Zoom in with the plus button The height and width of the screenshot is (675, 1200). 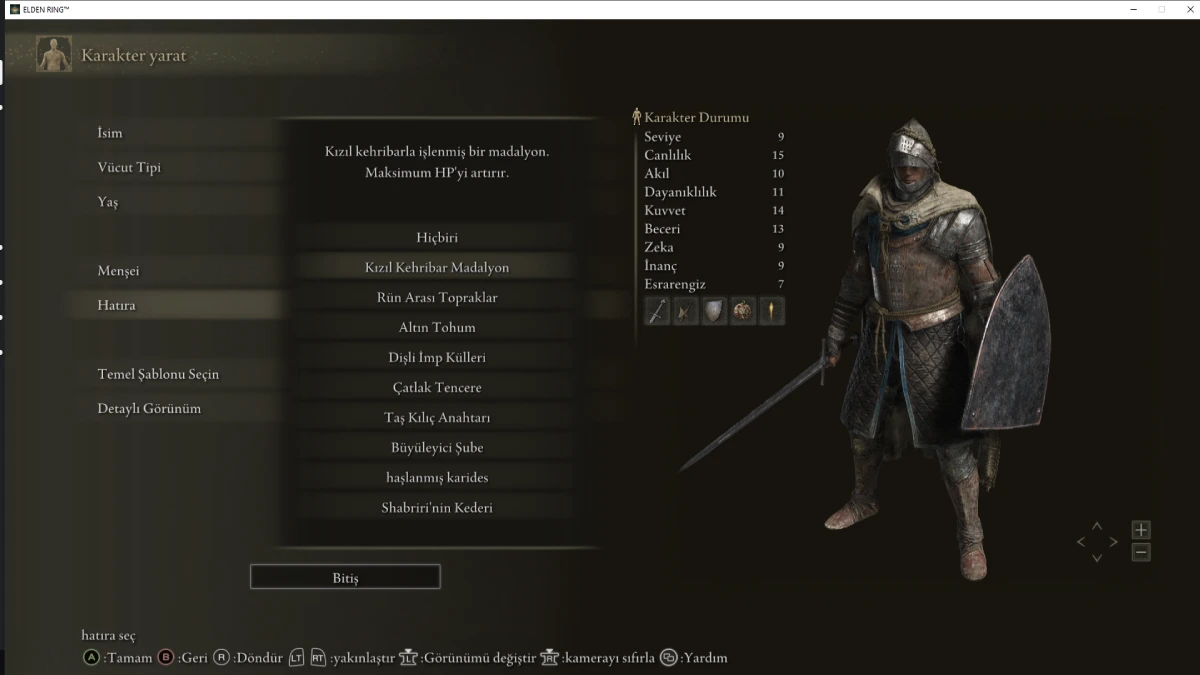tap(1141, 530)
